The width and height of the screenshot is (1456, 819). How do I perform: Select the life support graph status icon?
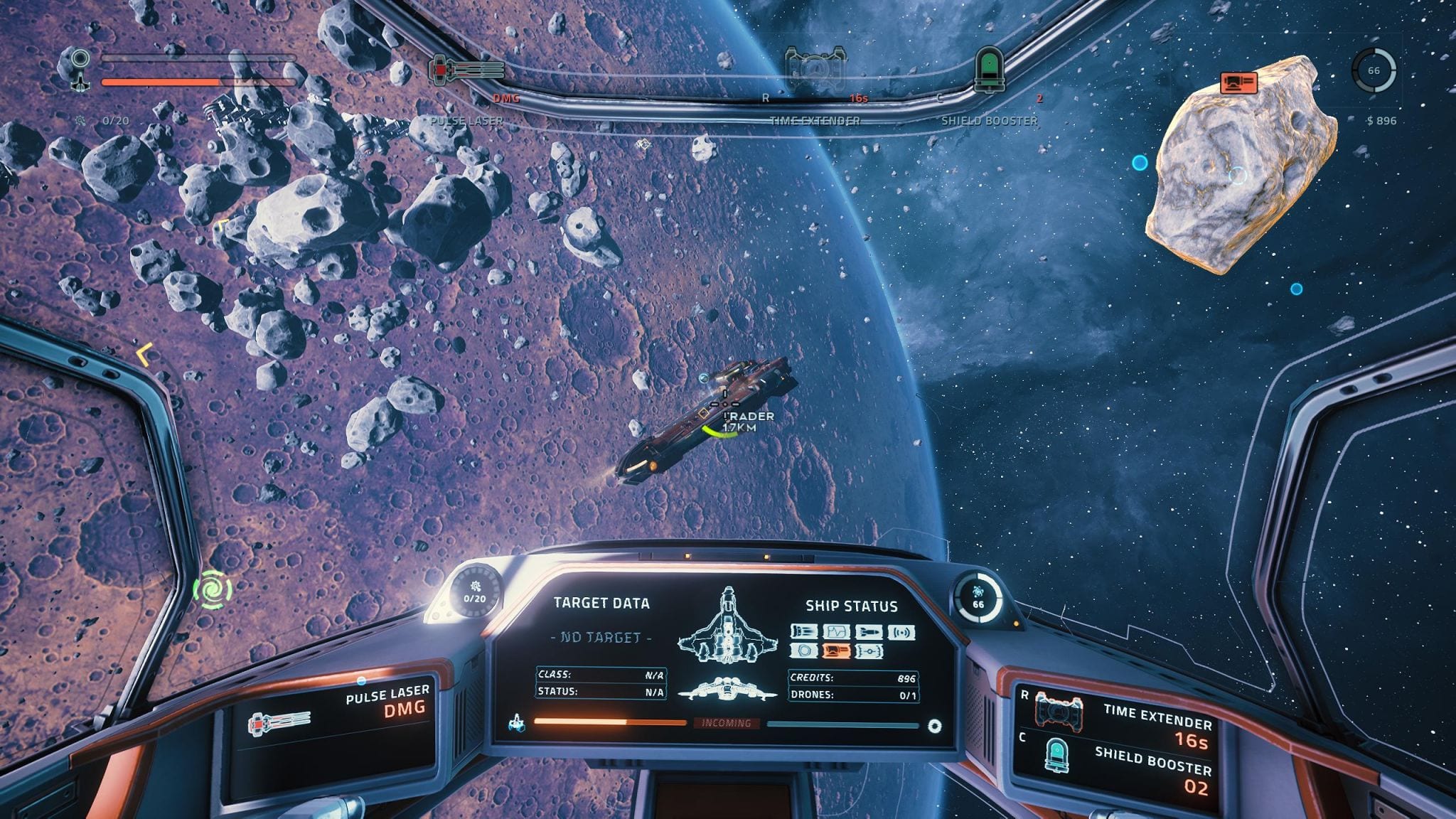point(837,631)
